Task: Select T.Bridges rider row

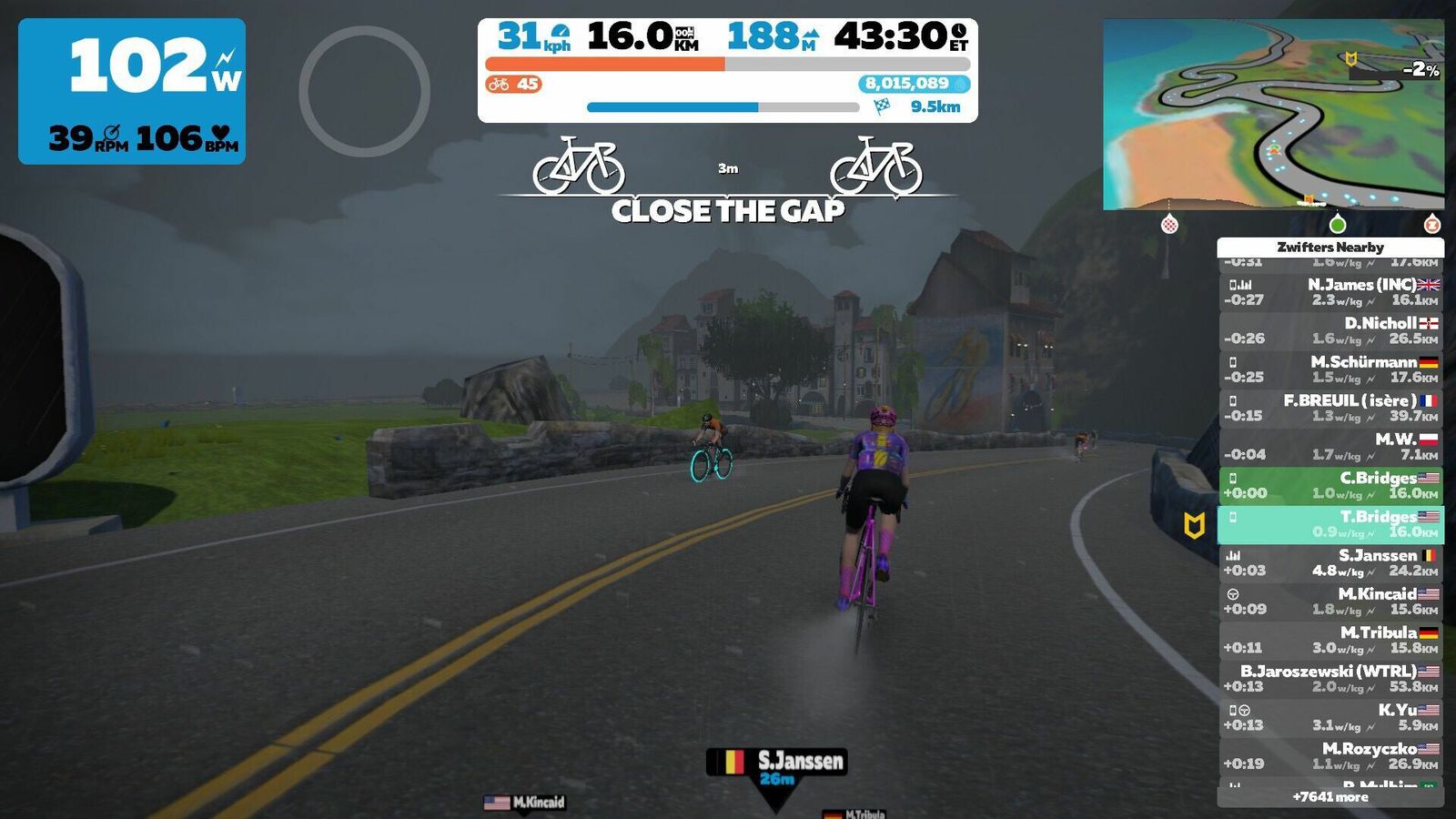Action: coord(1330,524)
